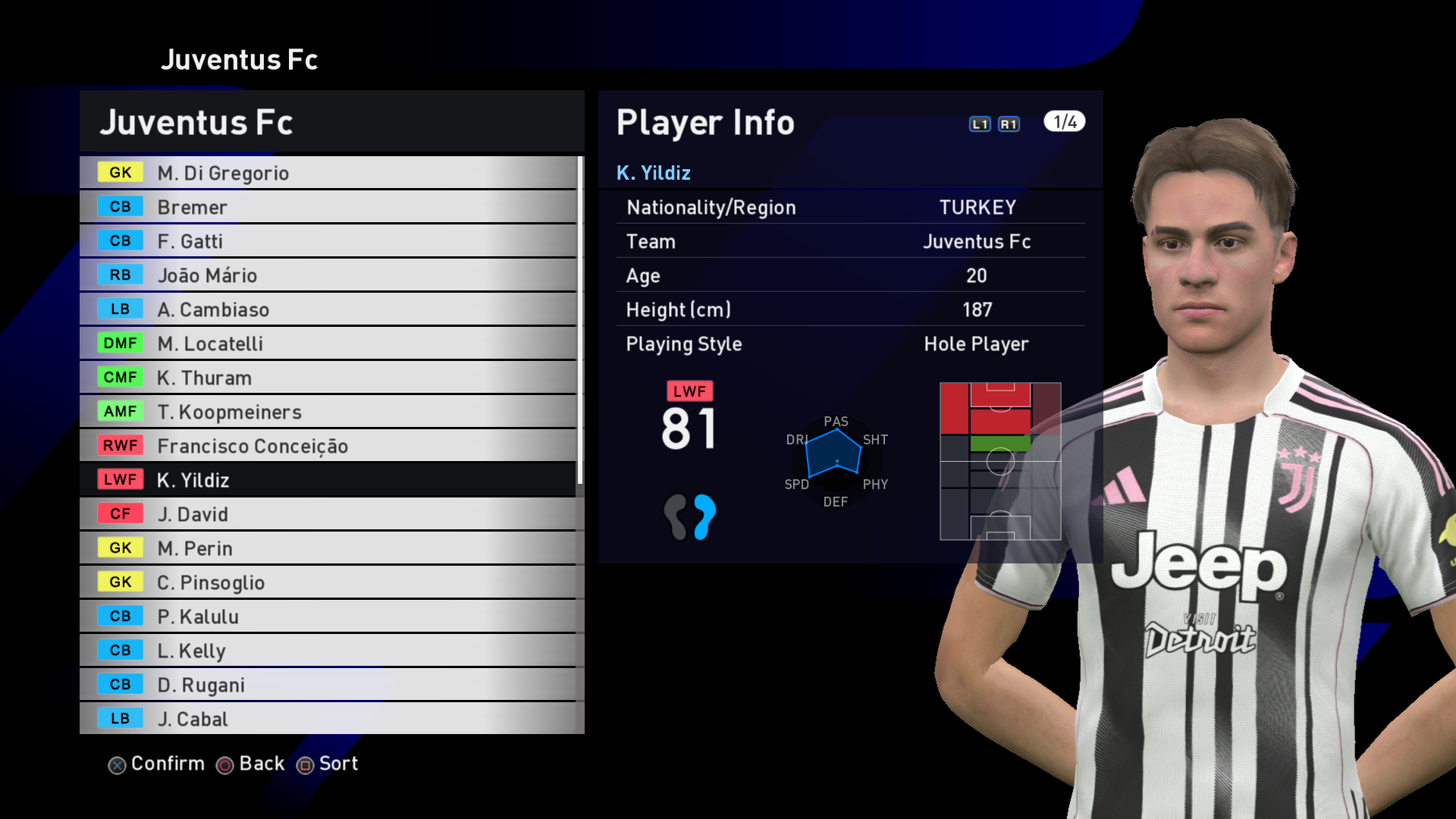Screen dimensions: 1456x819
Task: Select centre-back F. Gatti
Action: coord(328,241)
